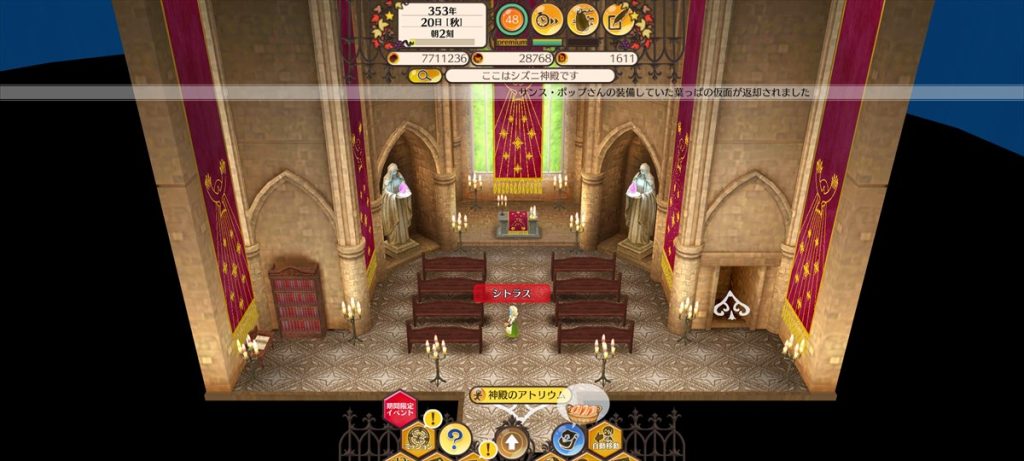Select the orange level 48 badge
The width and height of the screenshot is (1024, 461).
(512, 18)
